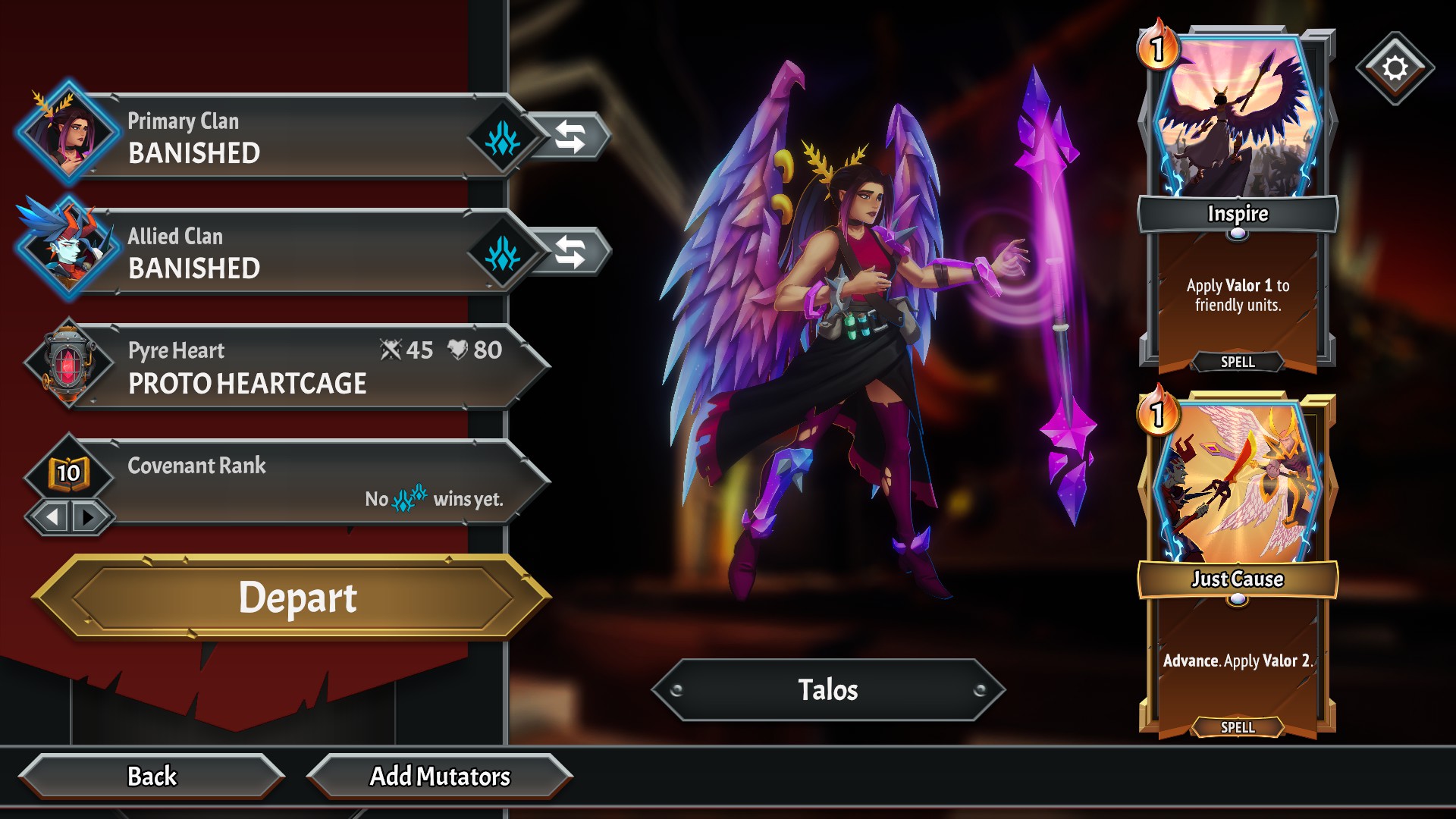
Task: Open the Primary Clan Banished panel
Action: point(288,137)
